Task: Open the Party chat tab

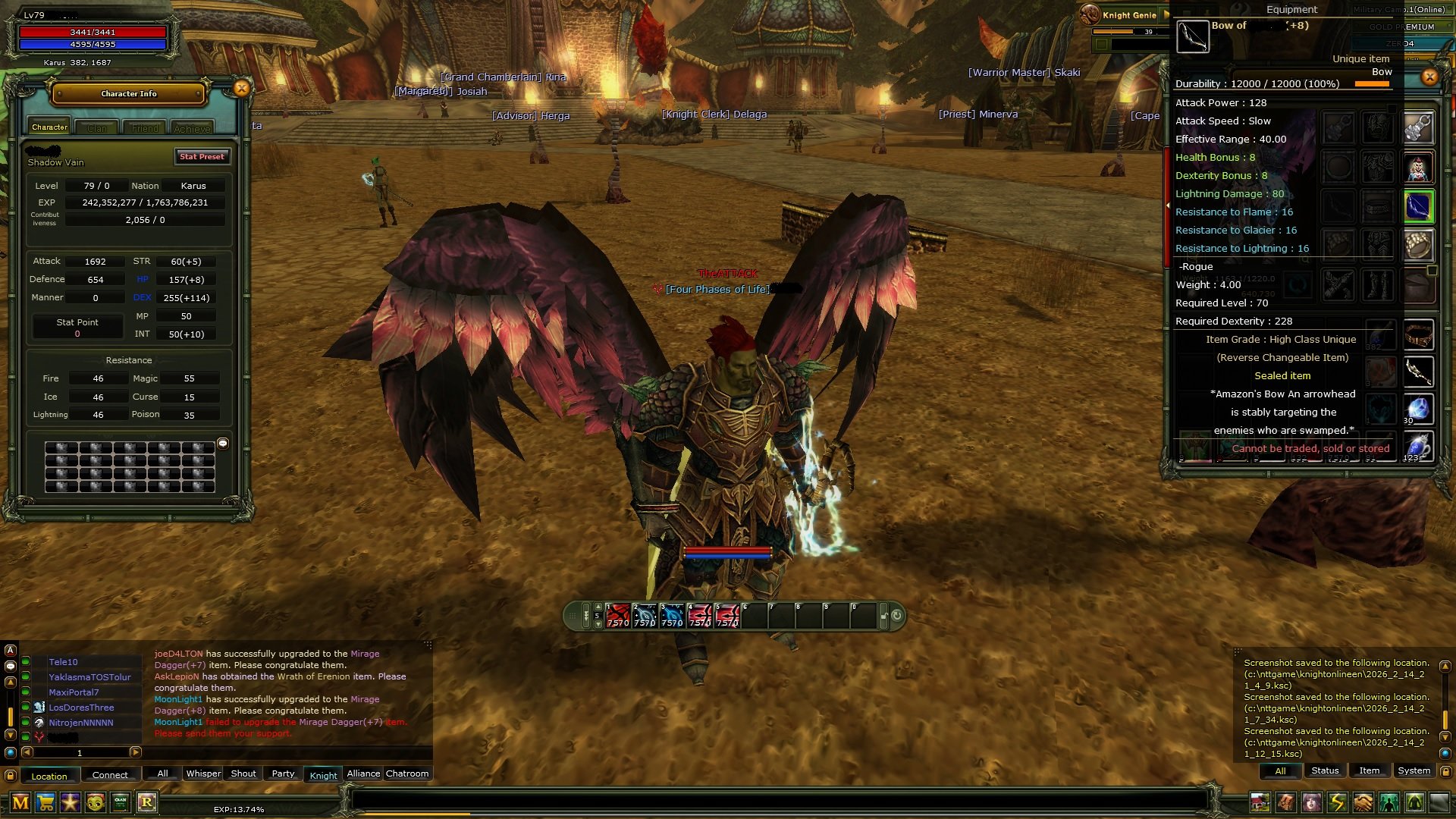Action: click(282, 773)
